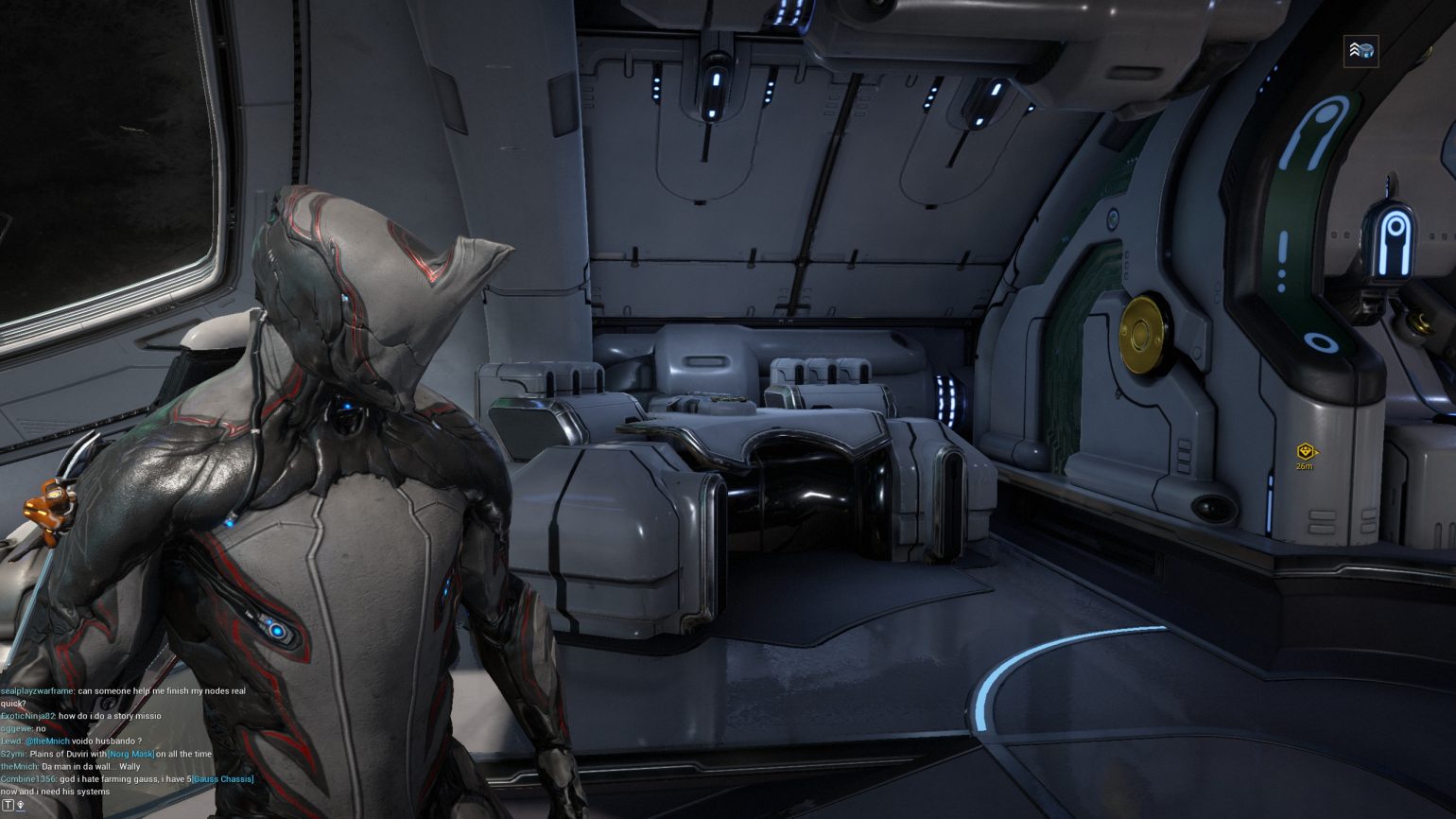The width and height of the screenshot is (1456, 819).
Task: Click player name S2ymi in chat
Action: coord(12,754)
